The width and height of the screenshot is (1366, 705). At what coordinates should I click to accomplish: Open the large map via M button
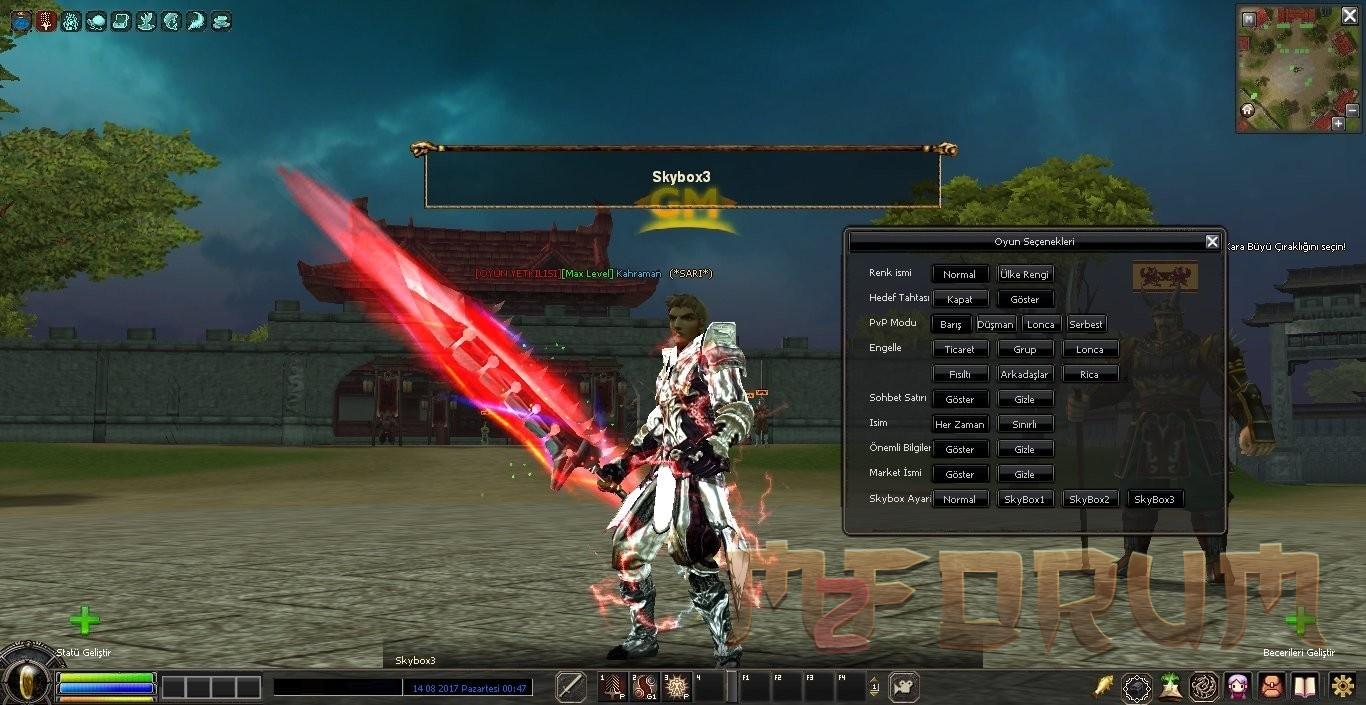1248,18
